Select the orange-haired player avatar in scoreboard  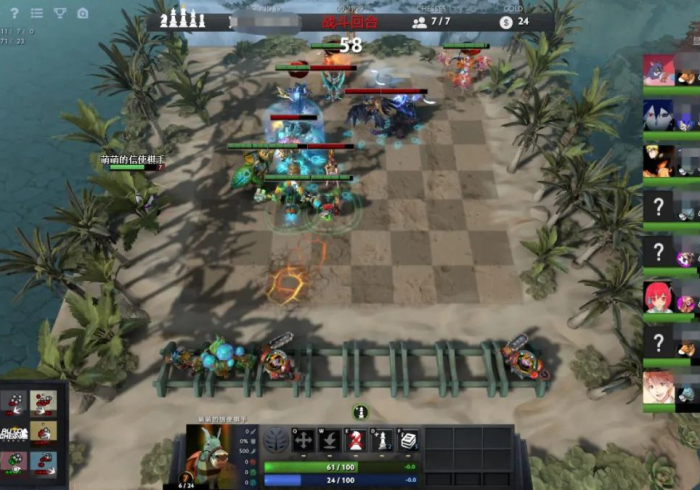[658, 160]
